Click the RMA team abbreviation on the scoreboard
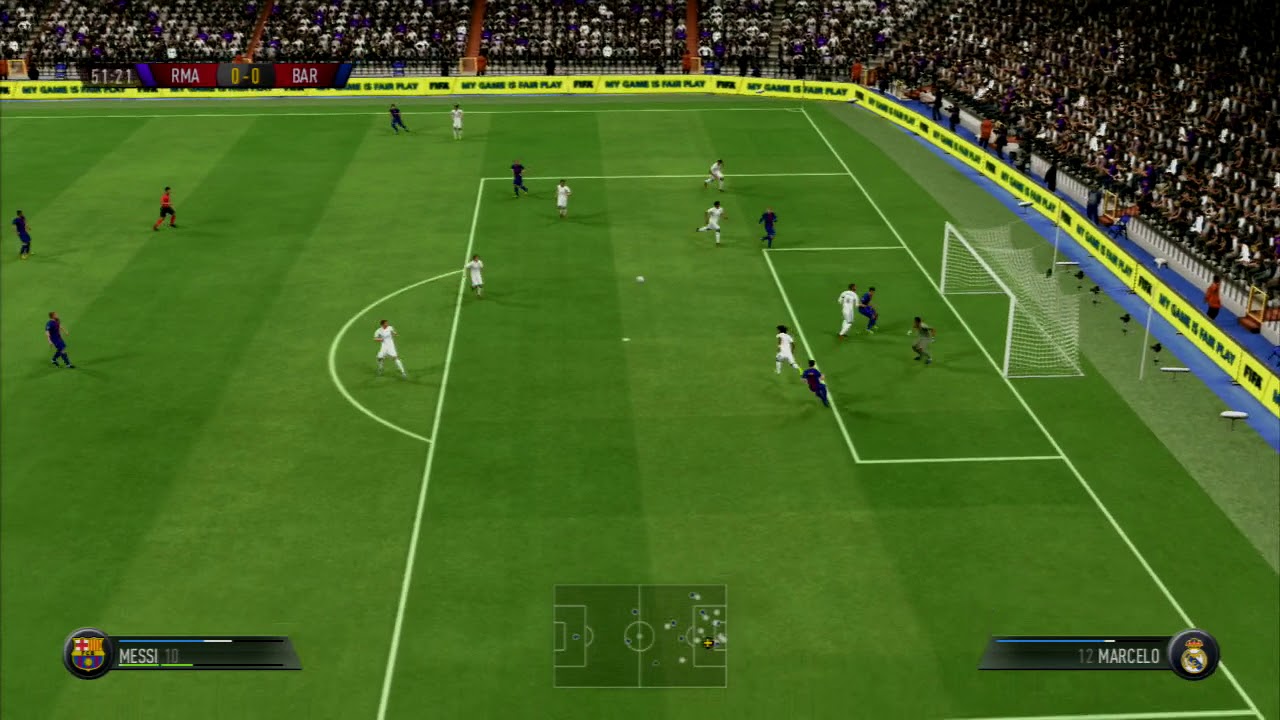 coord(186,74)
